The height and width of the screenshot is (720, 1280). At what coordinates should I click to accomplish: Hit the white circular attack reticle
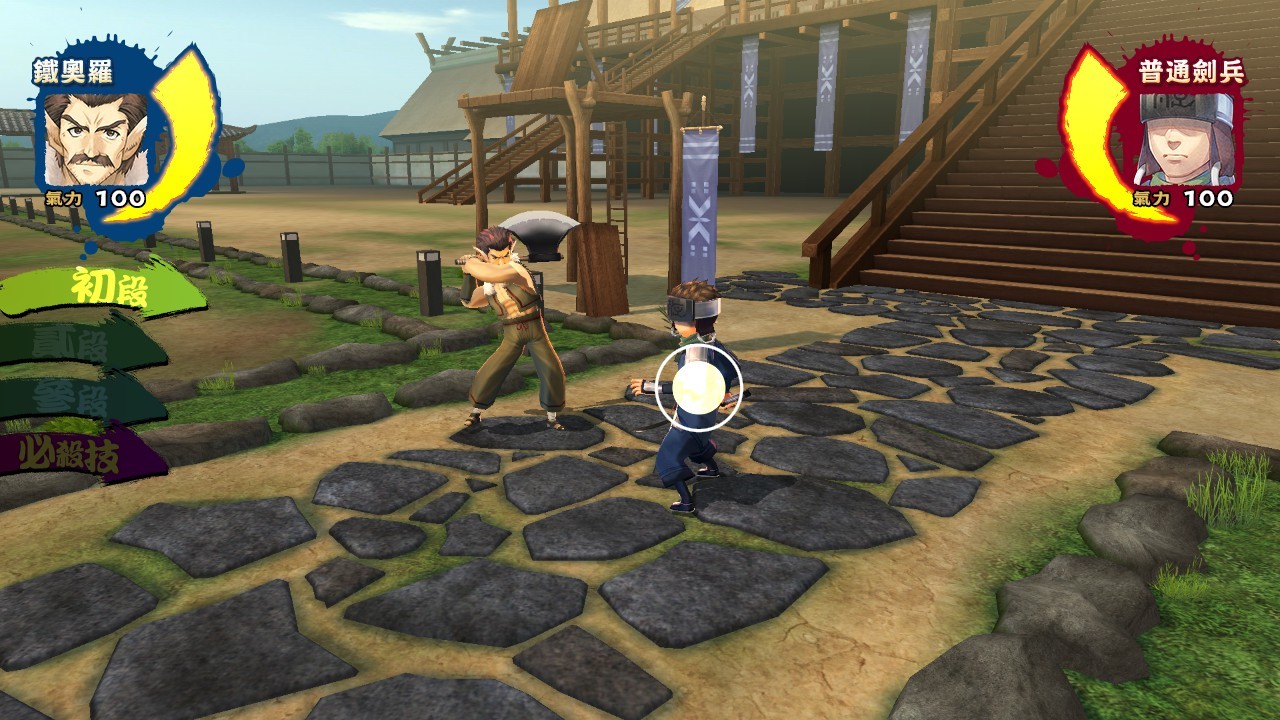tap(700, 386)
